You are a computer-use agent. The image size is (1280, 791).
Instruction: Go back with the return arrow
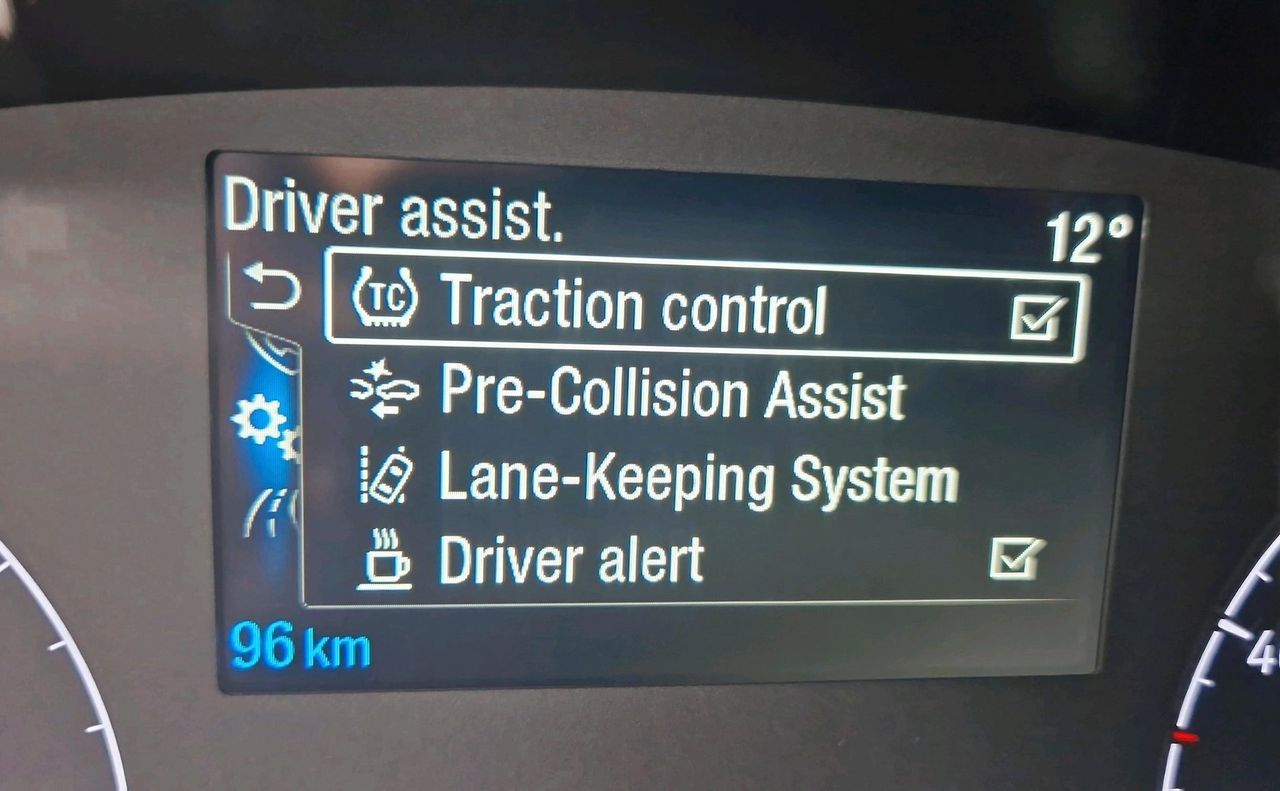tap(273, 289)
